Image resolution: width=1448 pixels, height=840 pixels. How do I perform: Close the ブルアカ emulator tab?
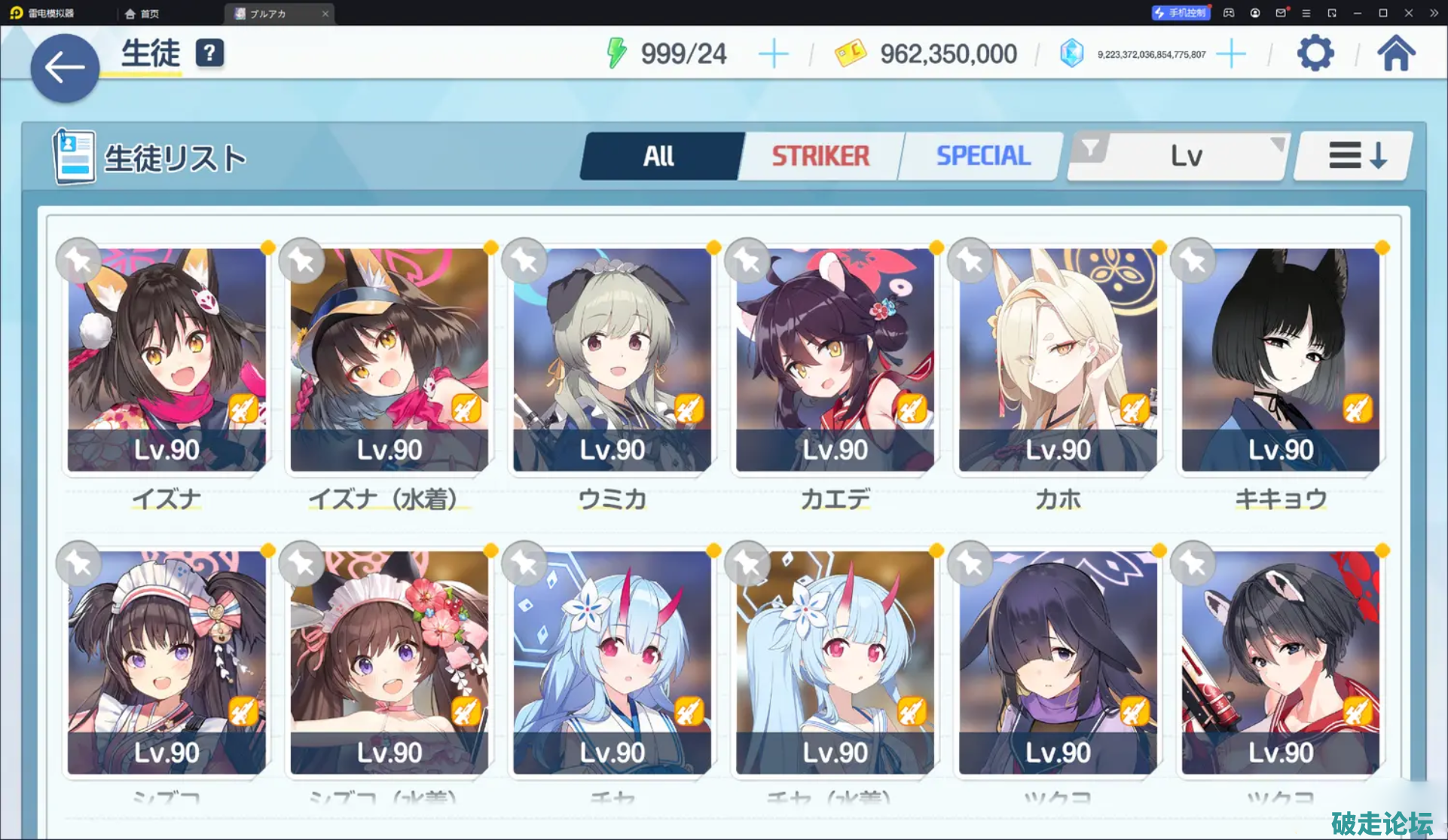[x=325, y=14]
